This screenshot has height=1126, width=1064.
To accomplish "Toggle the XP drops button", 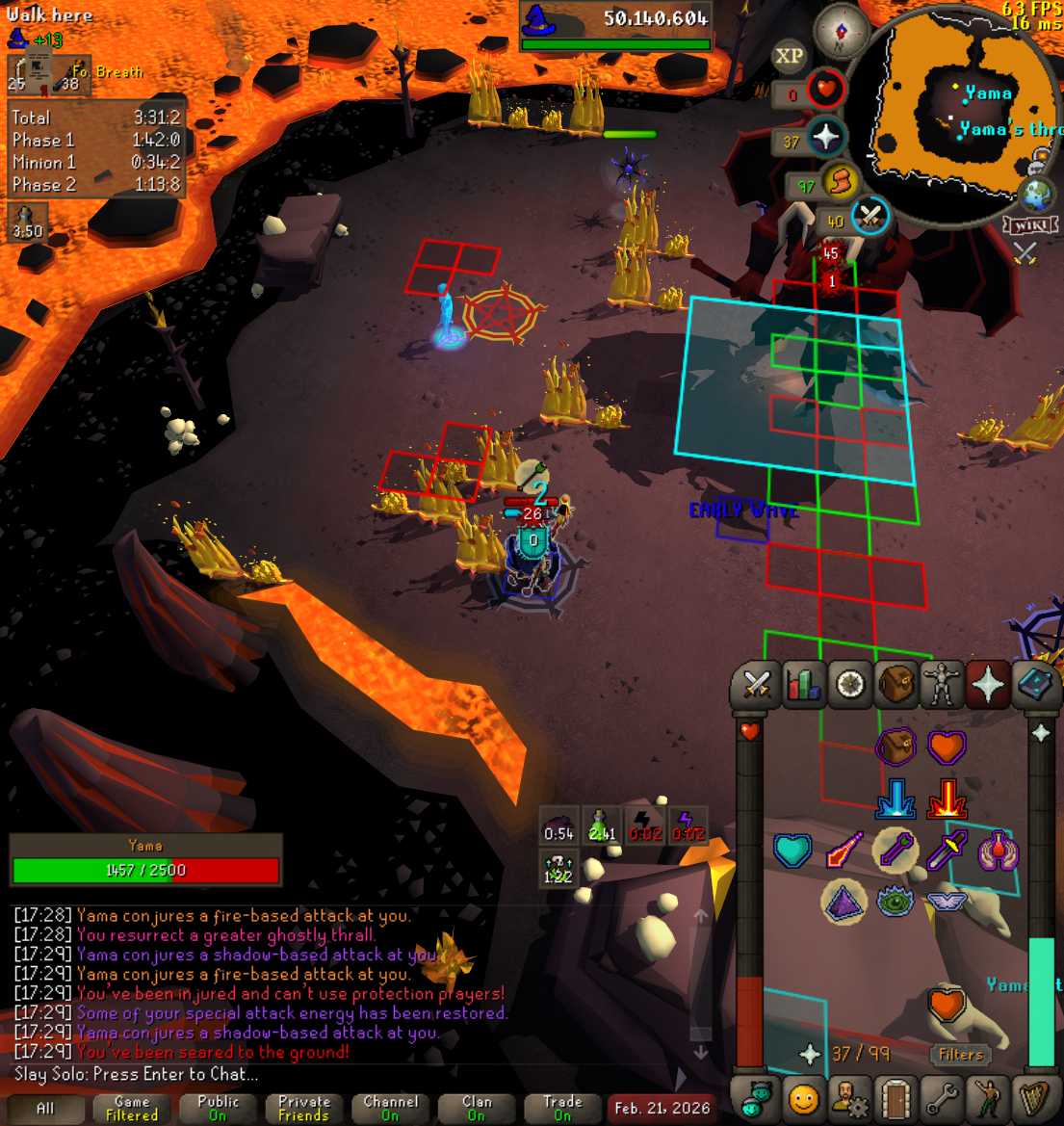I will [x=790, y=56].
